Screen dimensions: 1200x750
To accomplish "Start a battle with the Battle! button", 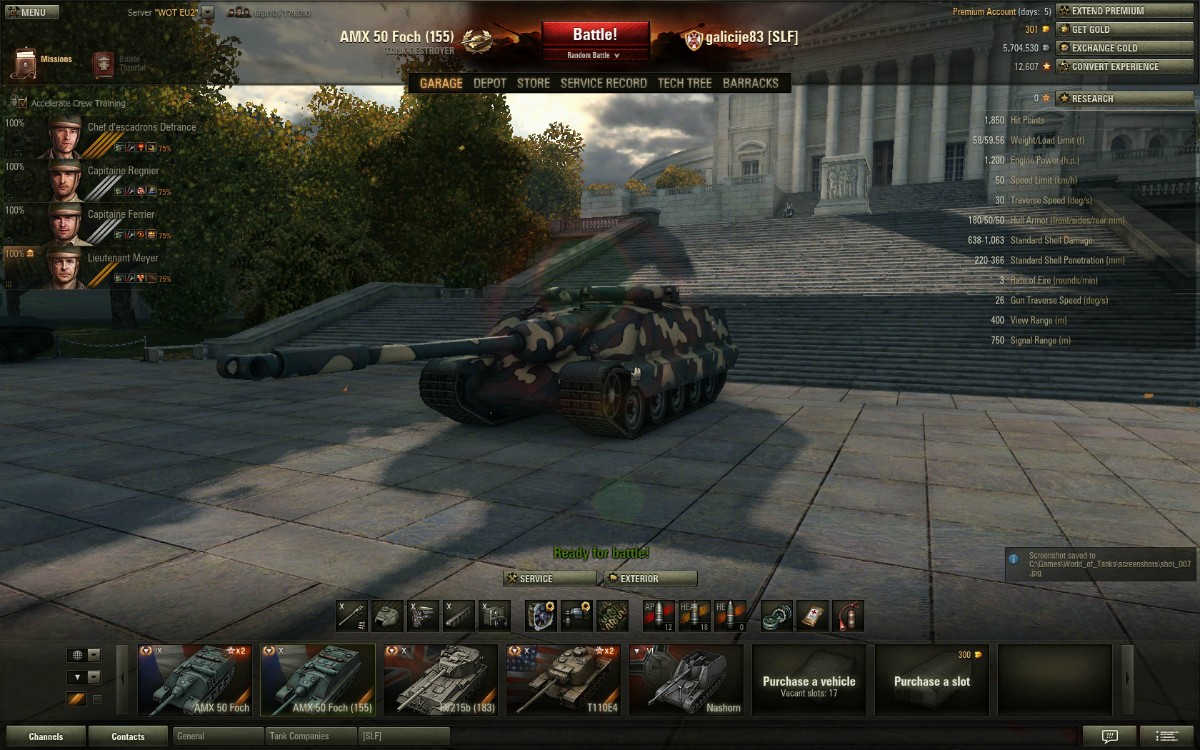I will click(x=595, y=36).
